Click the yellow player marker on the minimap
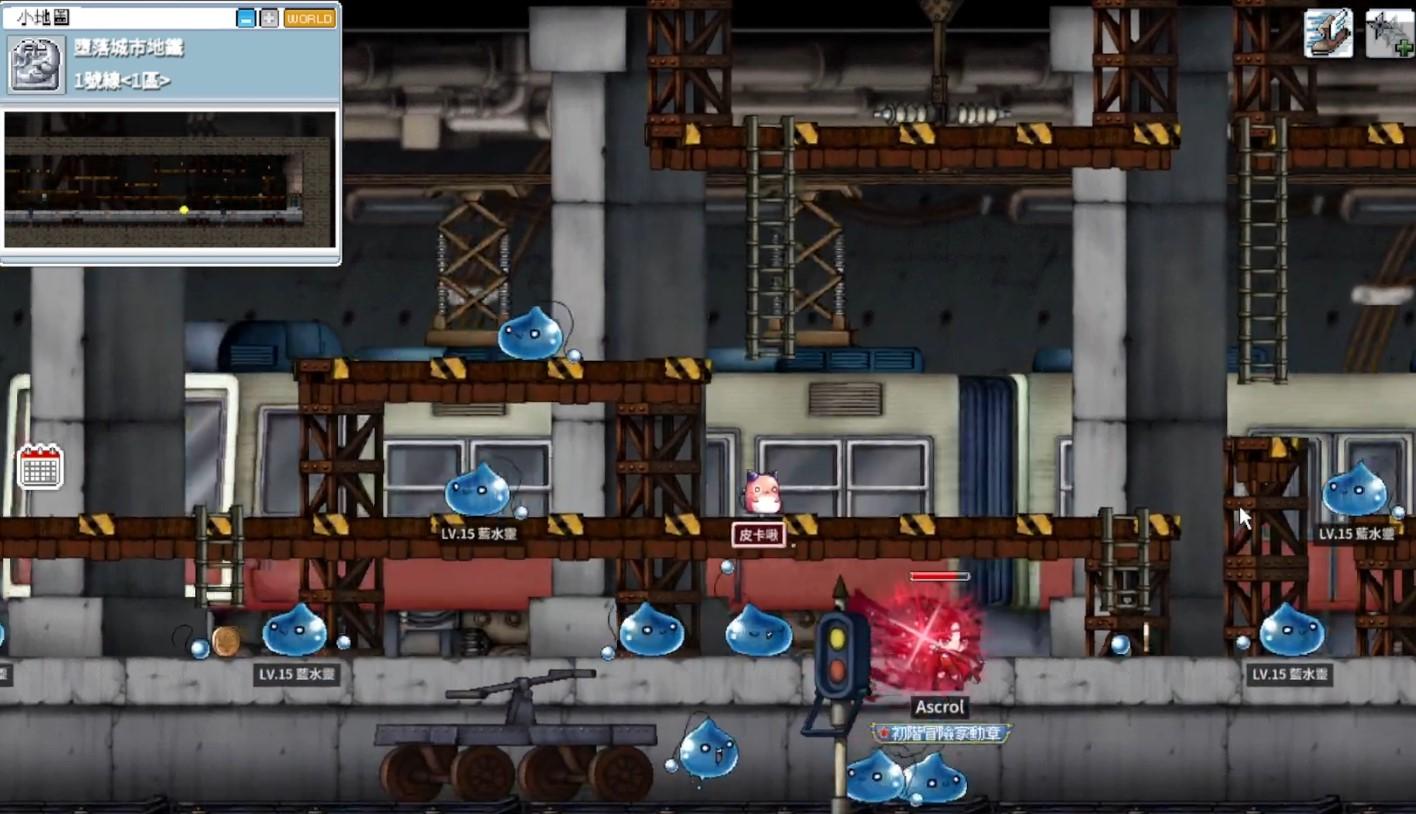Image resolution: width=1416 pixels, height=814 pixels. click(x=184, y=209)
